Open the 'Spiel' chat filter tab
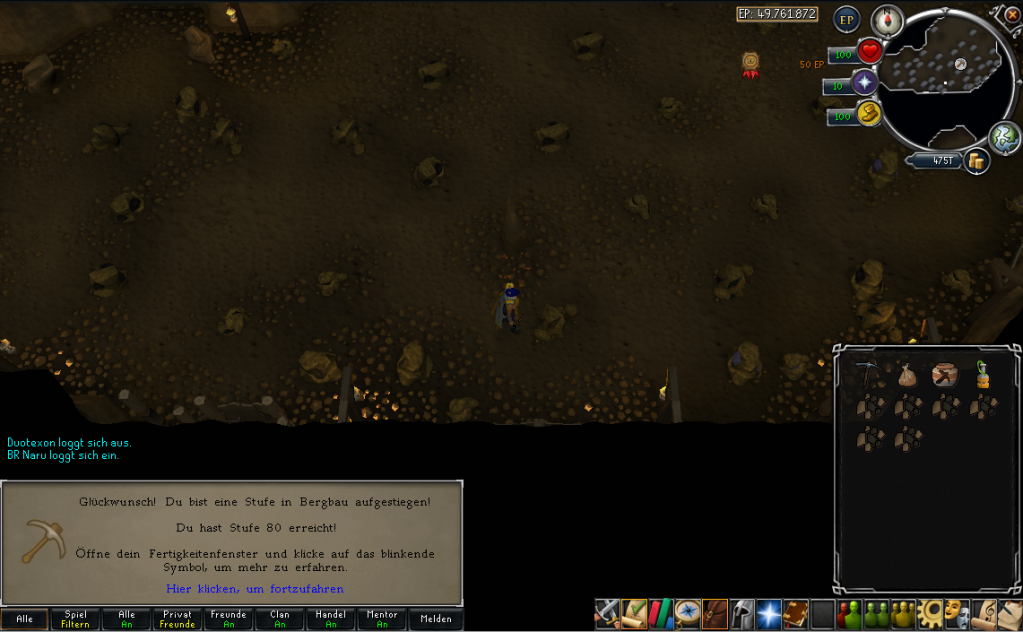The width and height of the screenshot is (1023, 632). click(x=75, y=619)
